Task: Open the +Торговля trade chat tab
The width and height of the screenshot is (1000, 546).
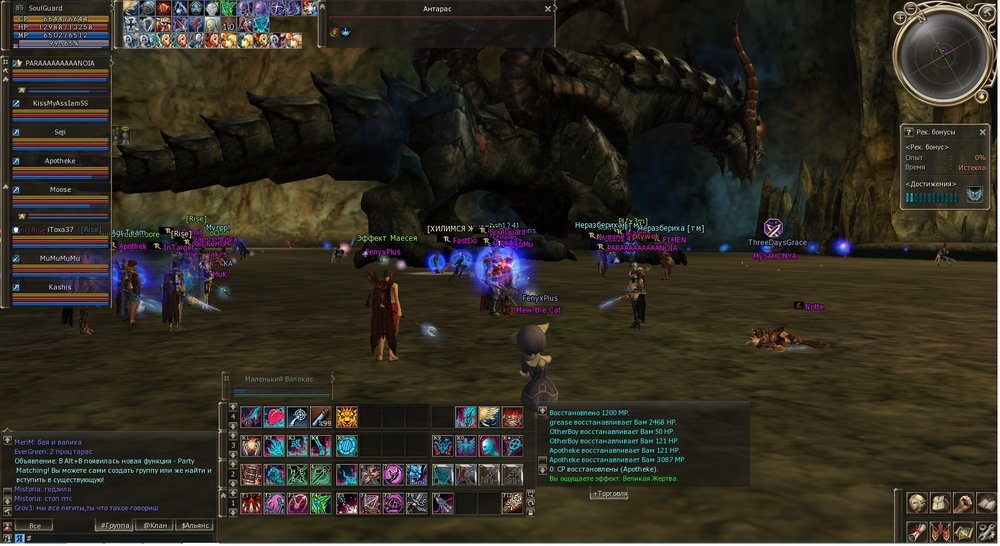Action: point(610,494)
